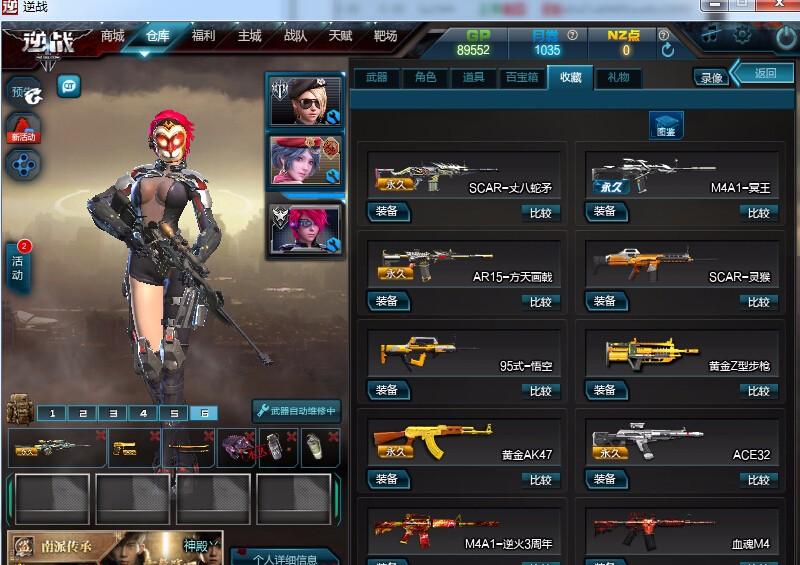Image resolution: width=800 pixels, height=565 pixels.
Task: Compare the M4A1-冥王 rifle
Action: pos(758,213)
